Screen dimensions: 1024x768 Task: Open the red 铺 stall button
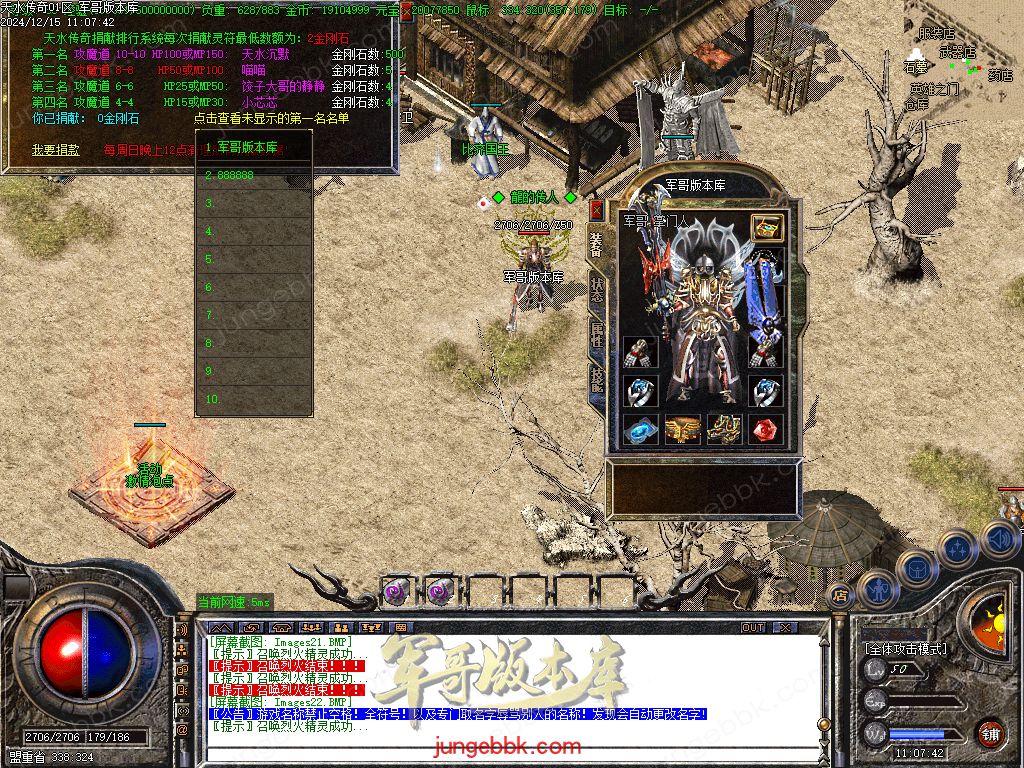990,733
